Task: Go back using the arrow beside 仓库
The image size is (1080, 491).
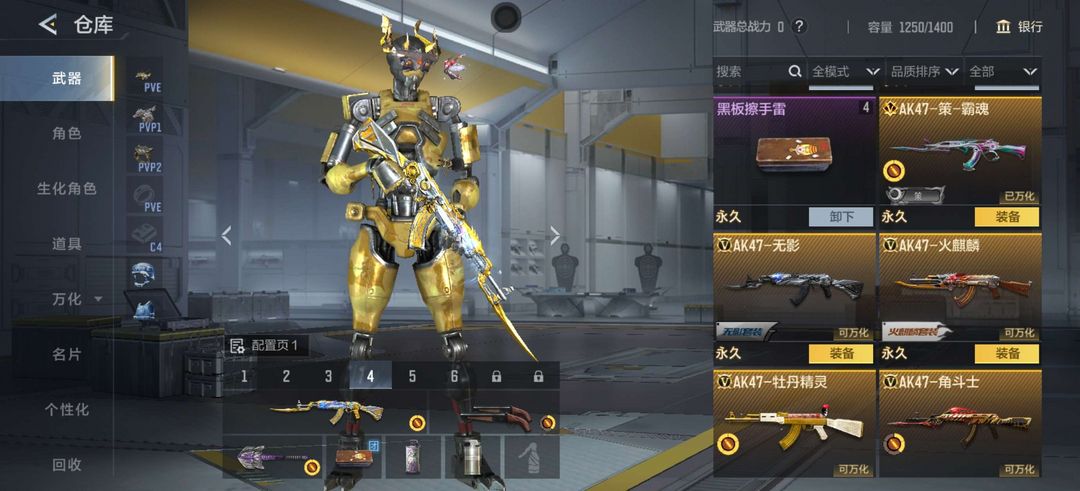Action: click(47, 25)
